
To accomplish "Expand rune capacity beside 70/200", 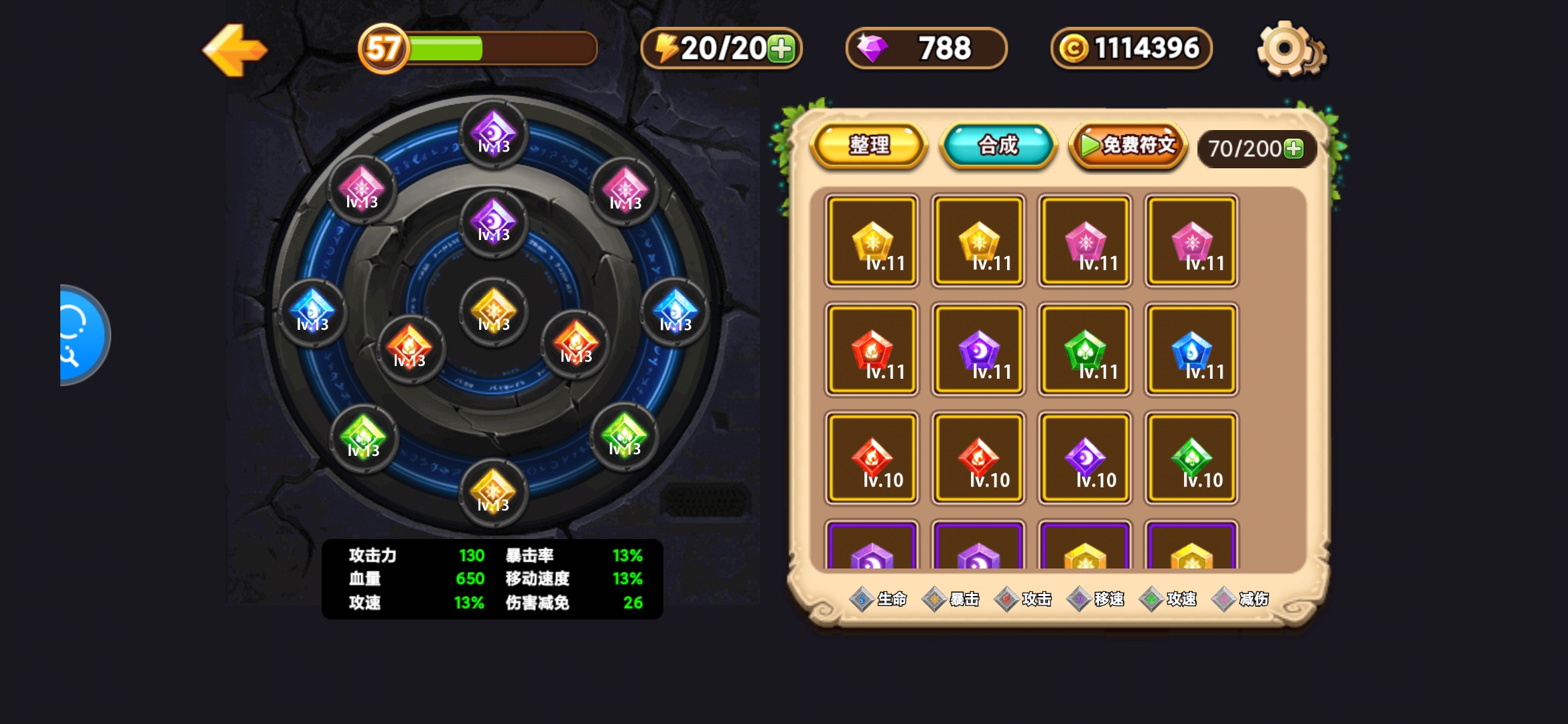I will click(1294, 148).
